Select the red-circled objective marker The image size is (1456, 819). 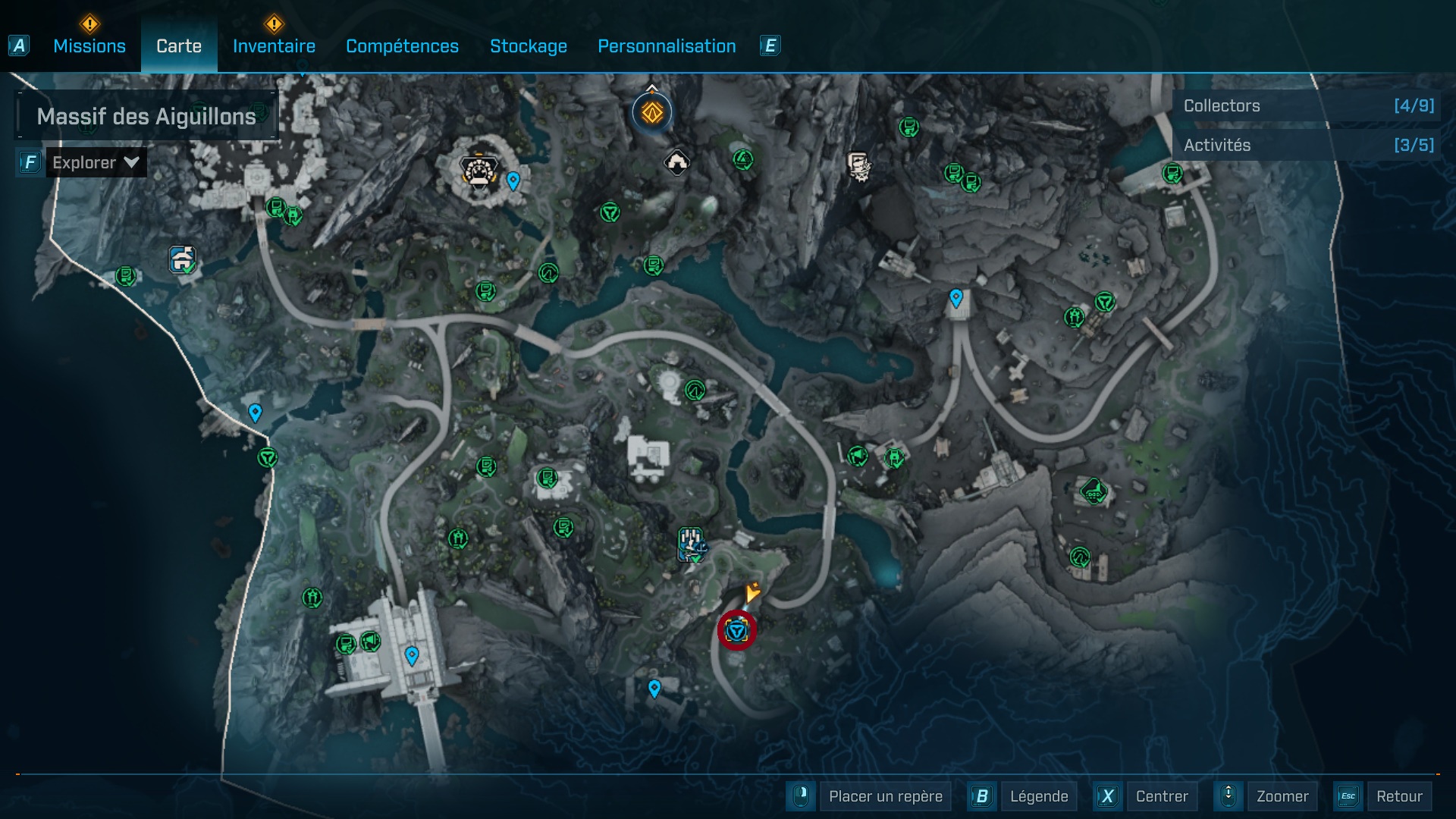pyautogui.click(x=737, y=630)
